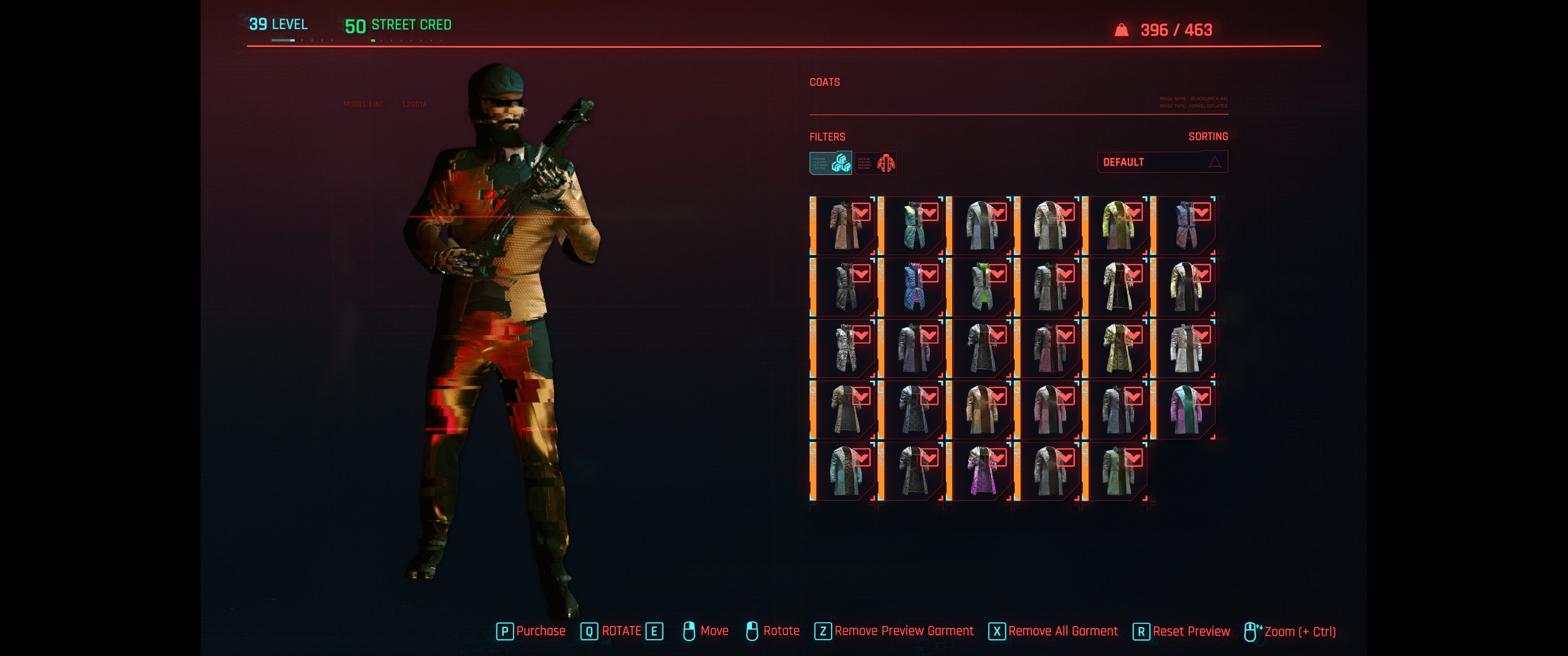Select the gray coat with leopard-print shoulders
The height and width of the screenshot is (656, 1568).
point(1186,348)
